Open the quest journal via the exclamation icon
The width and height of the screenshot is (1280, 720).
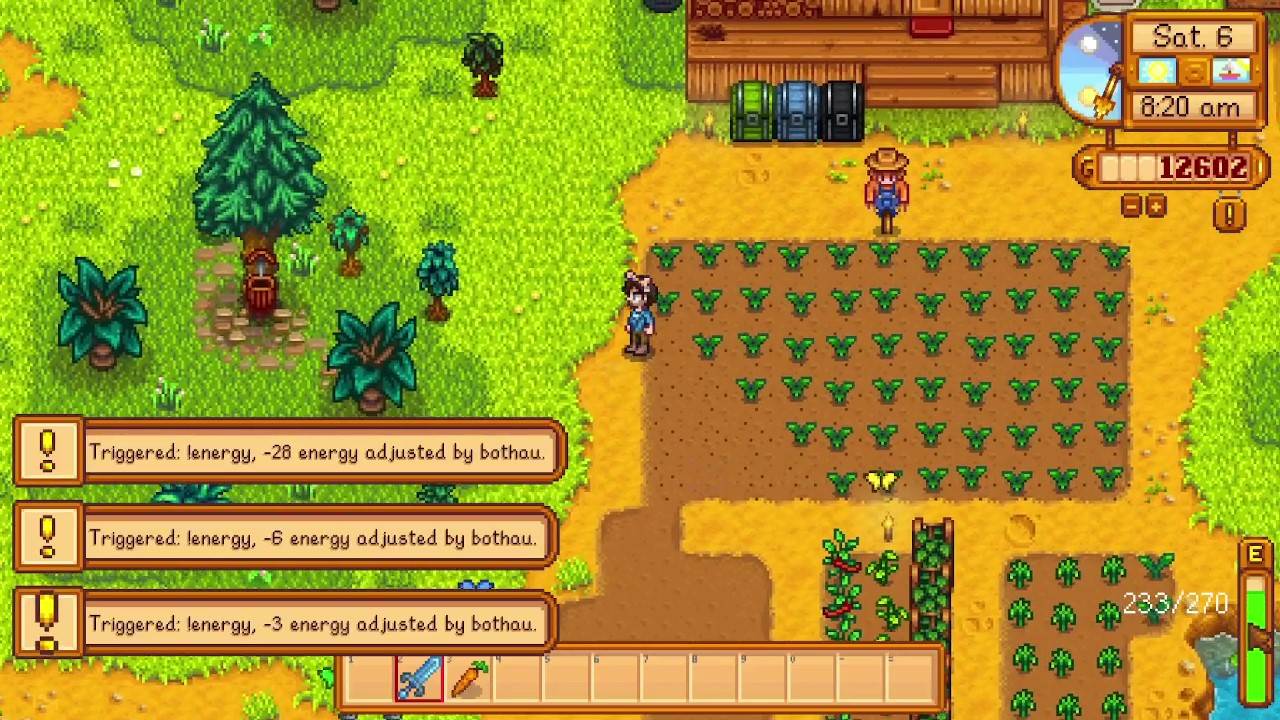(1229, 215)
